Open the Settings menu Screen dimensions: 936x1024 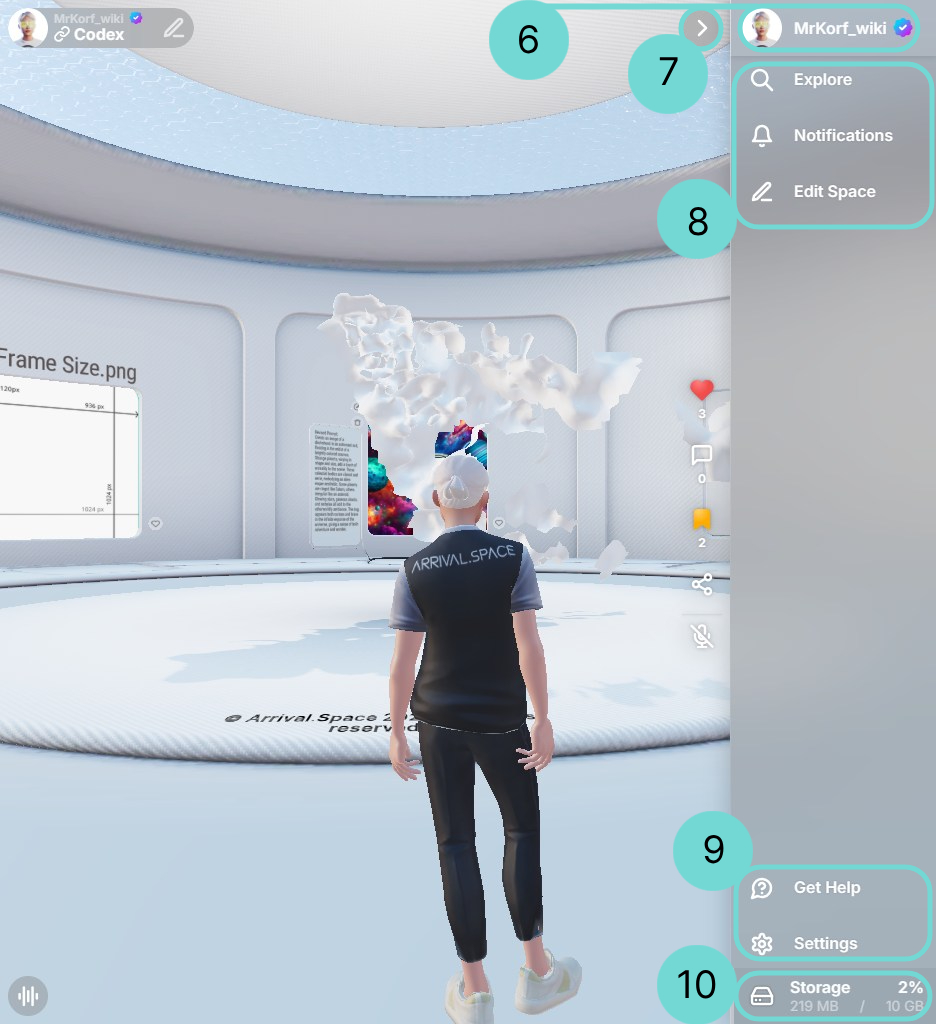[x=825, y=944]
